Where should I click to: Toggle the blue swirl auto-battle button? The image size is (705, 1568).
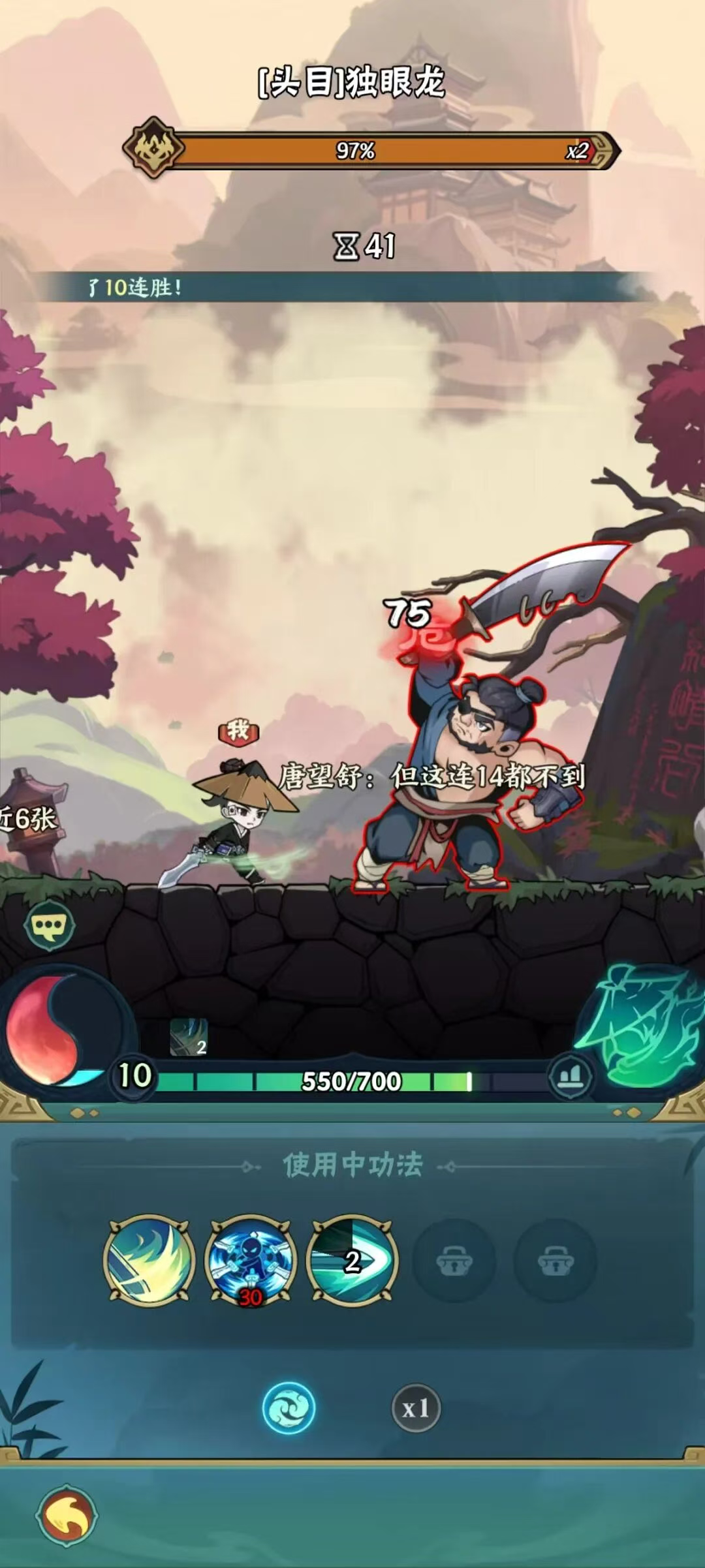click(x=289, y=1408)
